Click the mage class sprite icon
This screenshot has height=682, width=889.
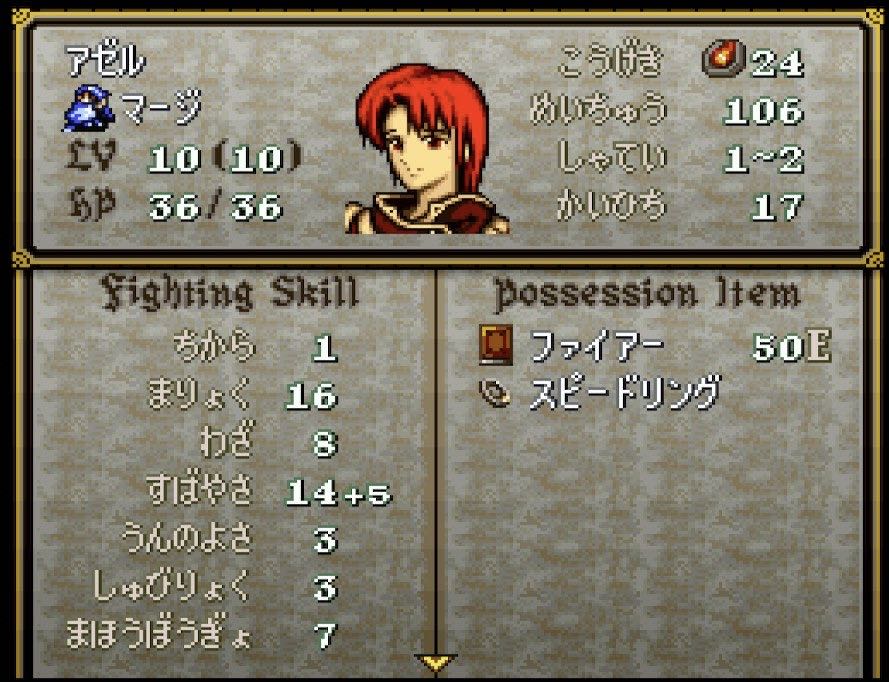[84, 110]
